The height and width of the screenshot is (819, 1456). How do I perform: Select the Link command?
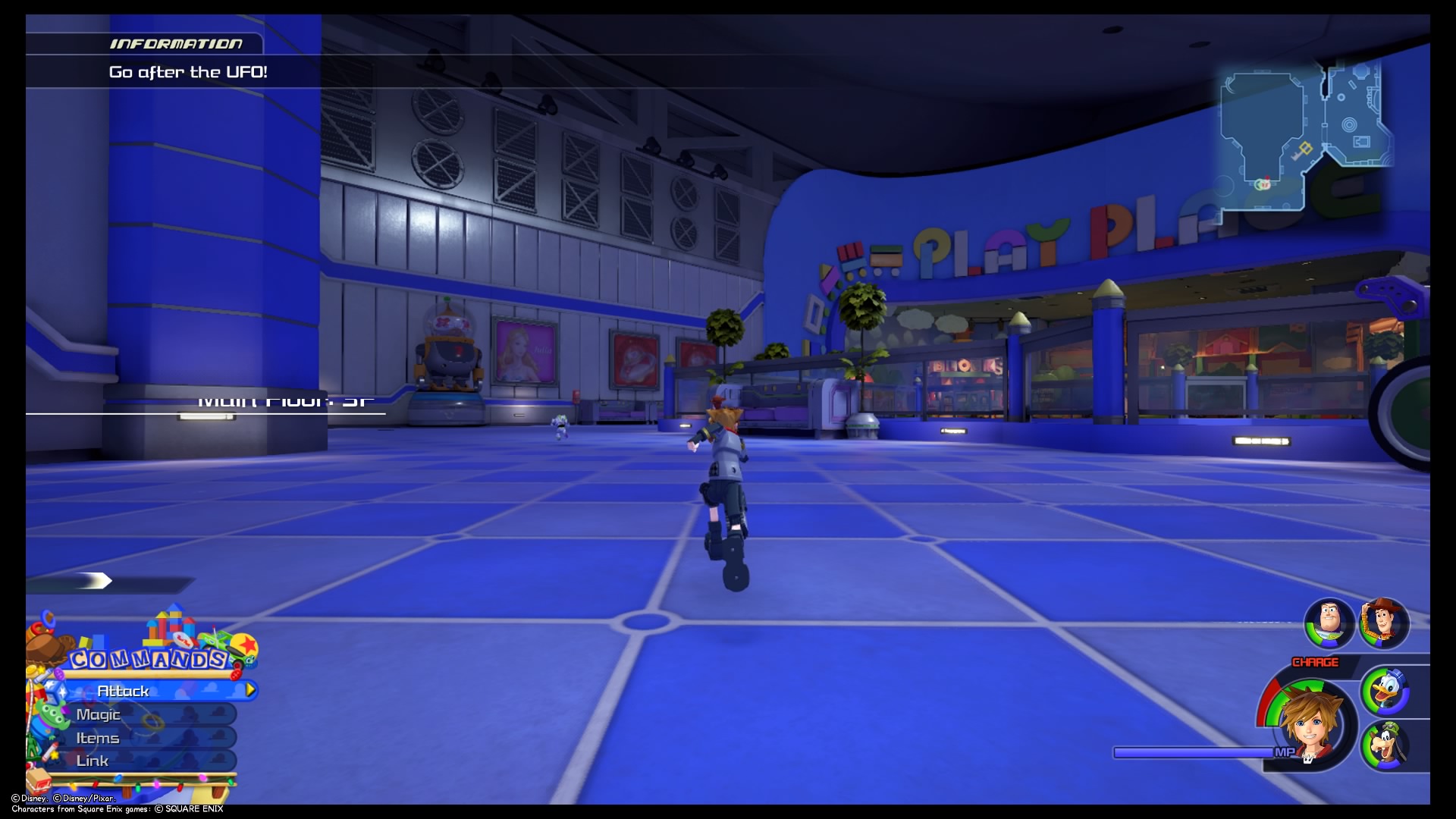pyautogui.click(x=93, y=761)
